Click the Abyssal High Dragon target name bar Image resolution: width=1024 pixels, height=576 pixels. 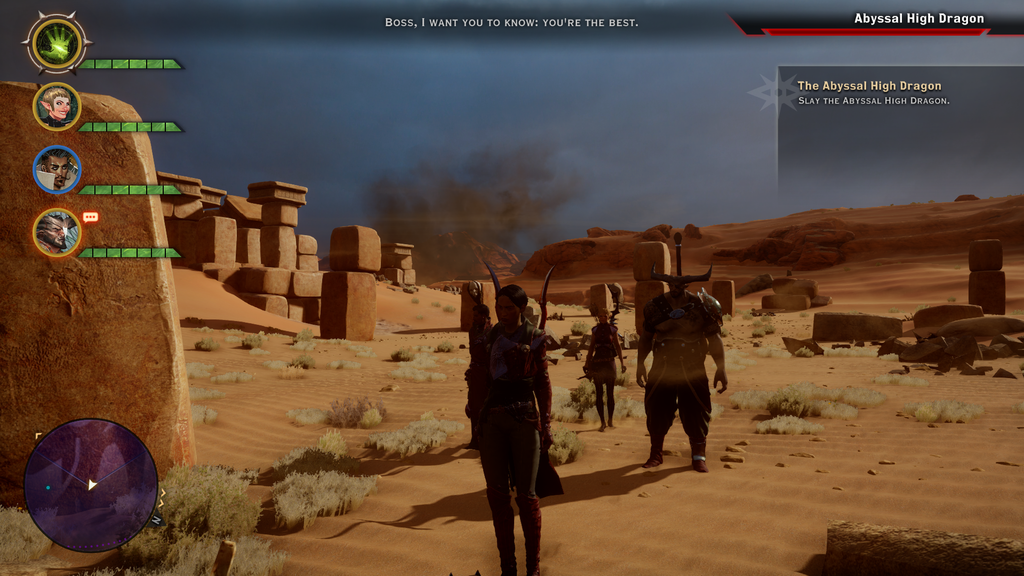pos(917,19)
